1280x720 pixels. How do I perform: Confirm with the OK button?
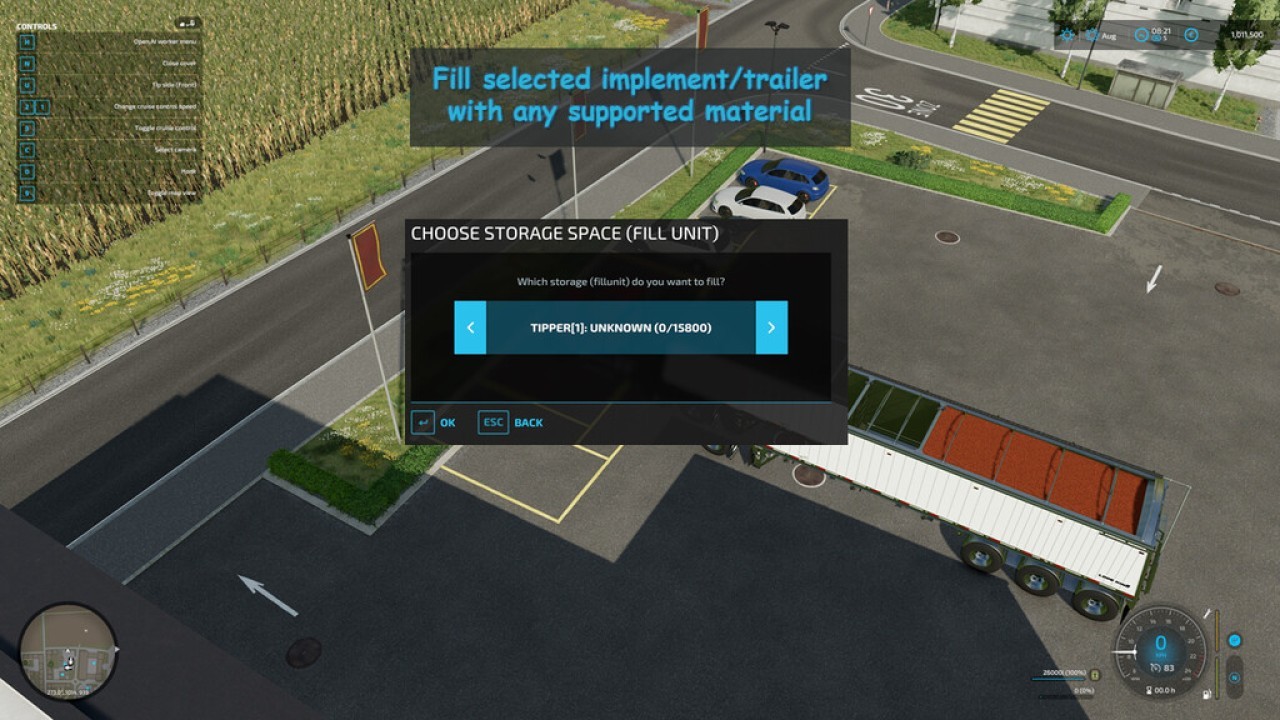[435, 422]
